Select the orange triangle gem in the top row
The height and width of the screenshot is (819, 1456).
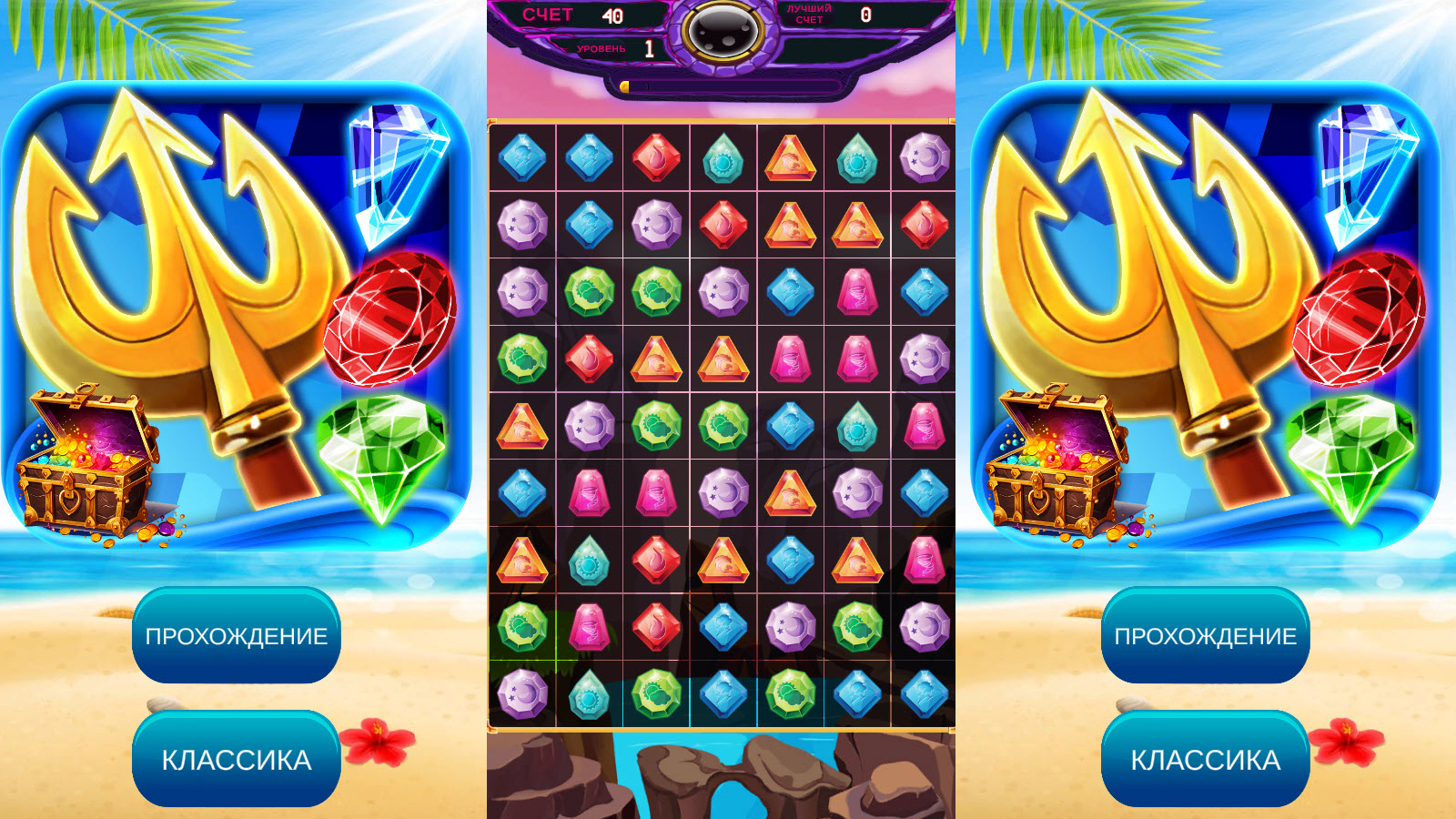tap(792, 159)
